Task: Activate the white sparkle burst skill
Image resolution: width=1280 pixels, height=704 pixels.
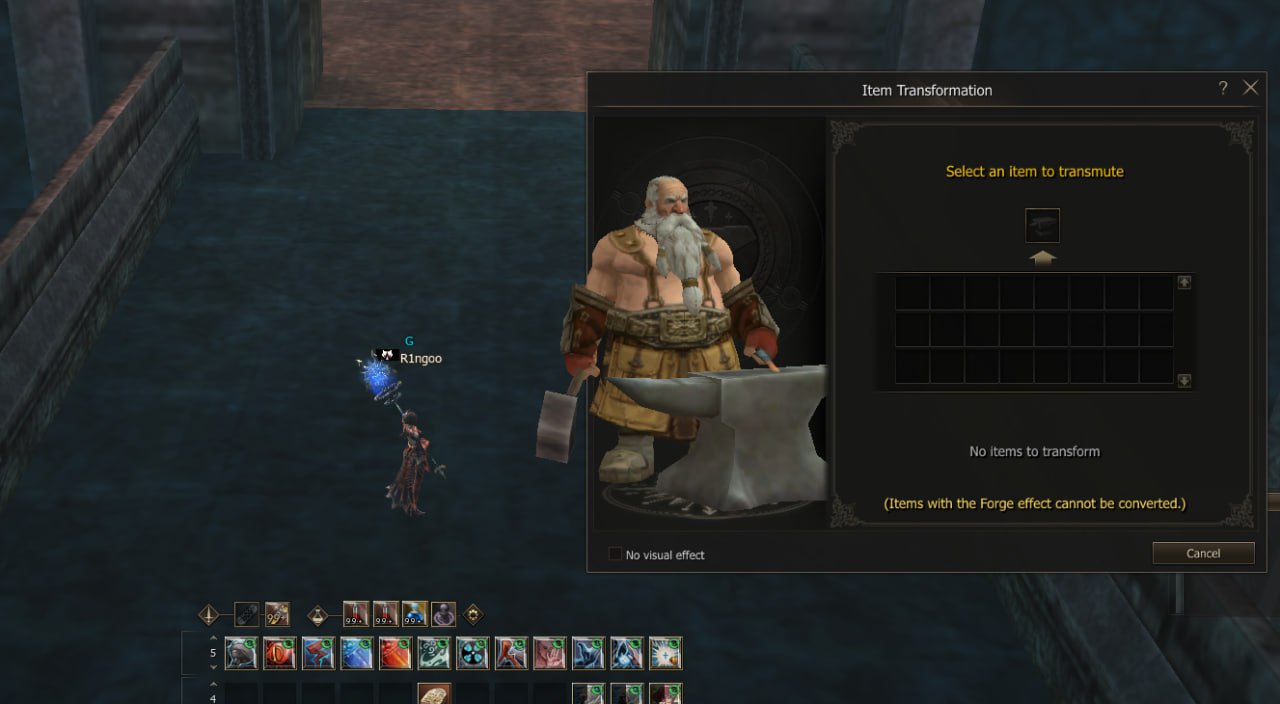Action: 665,653
